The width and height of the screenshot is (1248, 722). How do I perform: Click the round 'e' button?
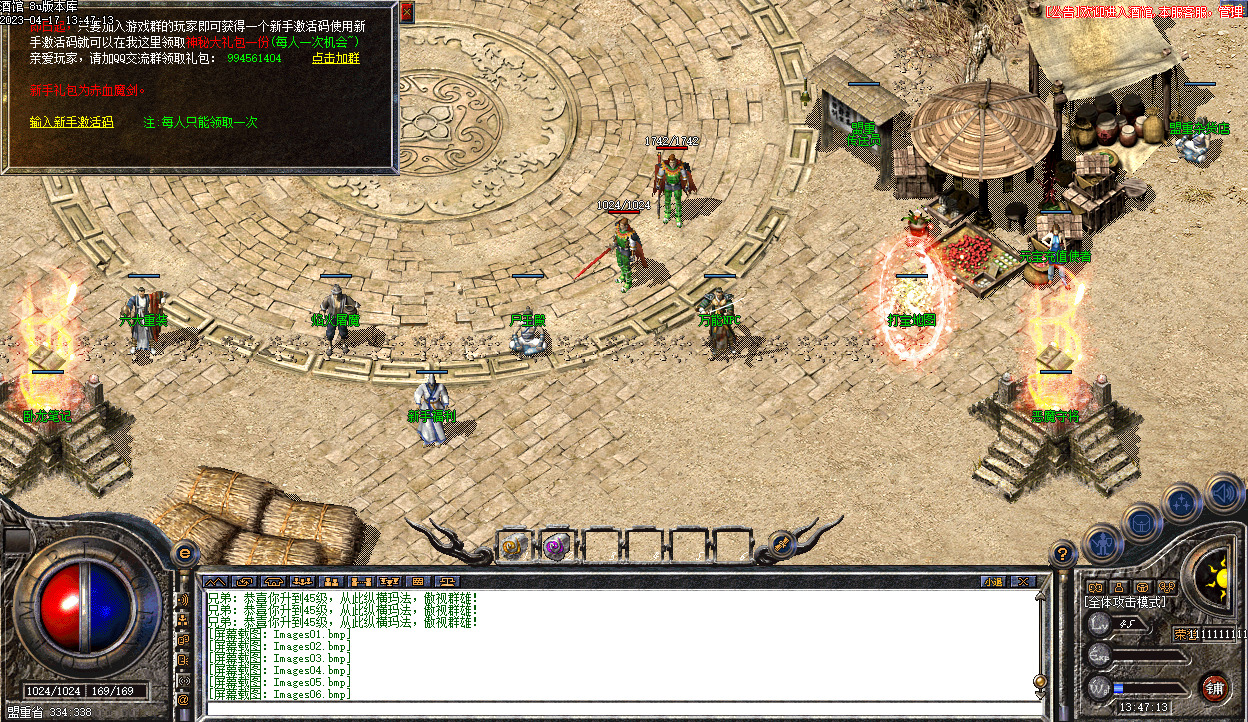184,553
